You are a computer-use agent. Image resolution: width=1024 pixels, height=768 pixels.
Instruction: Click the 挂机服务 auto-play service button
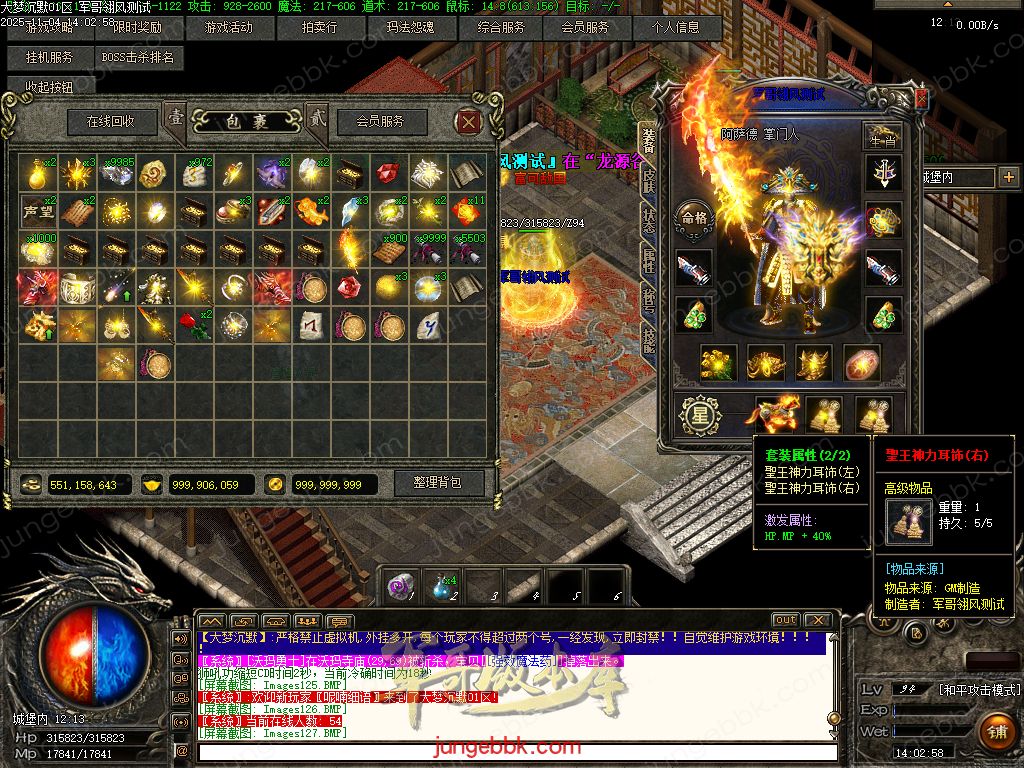pos(49,58)
